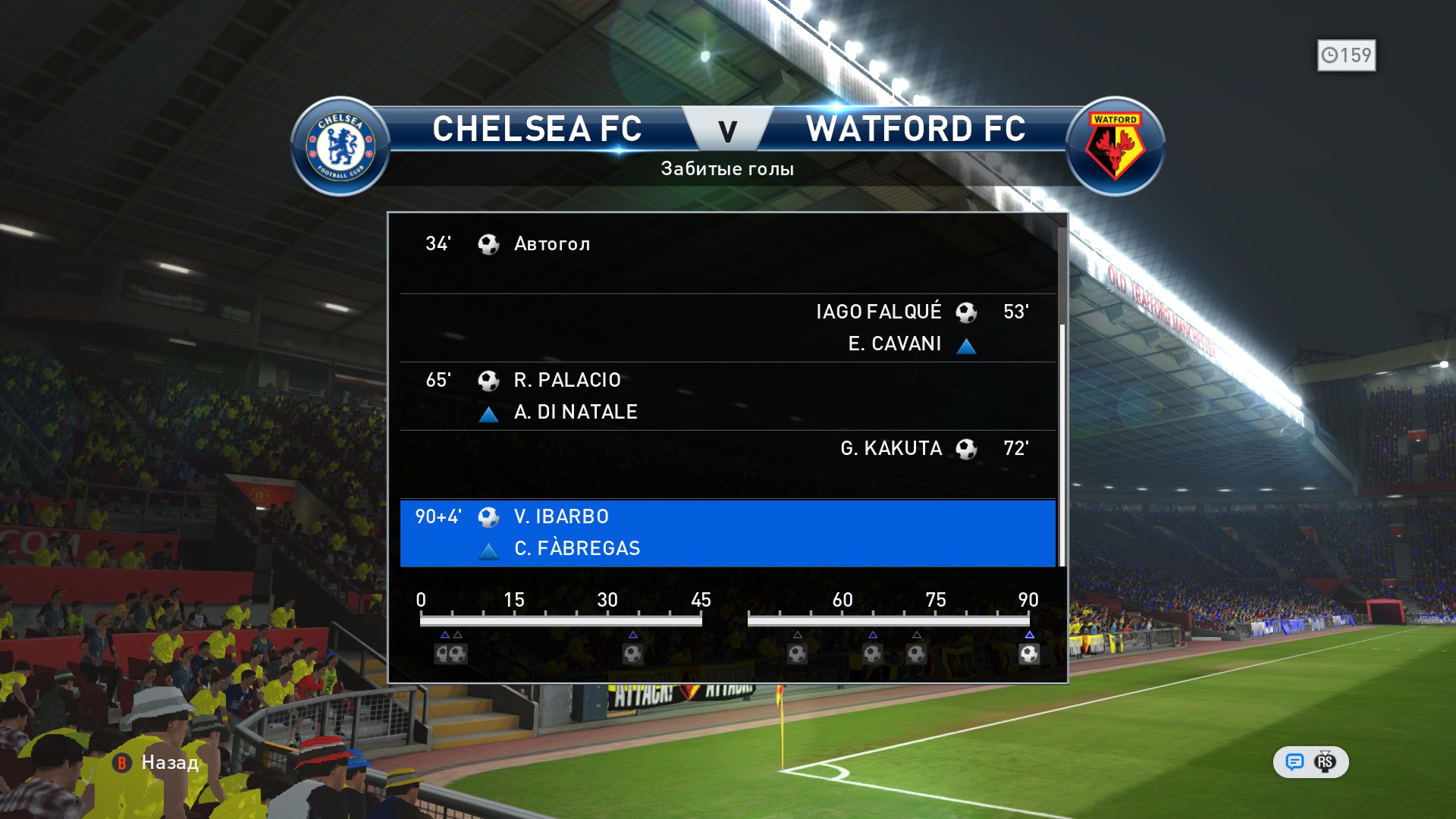Select the 30-minute goal marker on timeline

point(632,654)
